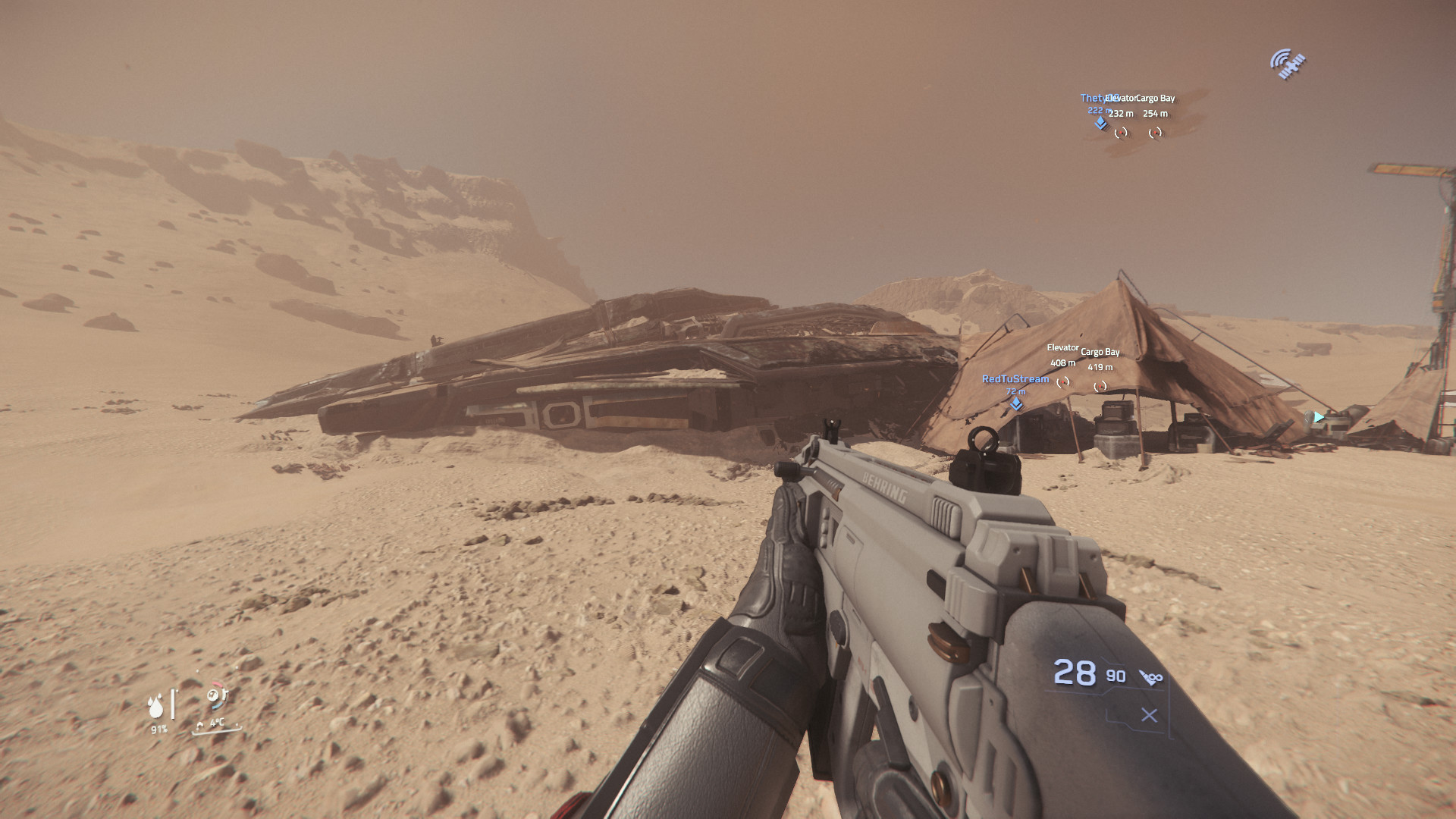Image resolution: width=1456 pixels, height=819 pixels.
Task: Click the hydration droplet status icon
Action: (x=156, y=707)
